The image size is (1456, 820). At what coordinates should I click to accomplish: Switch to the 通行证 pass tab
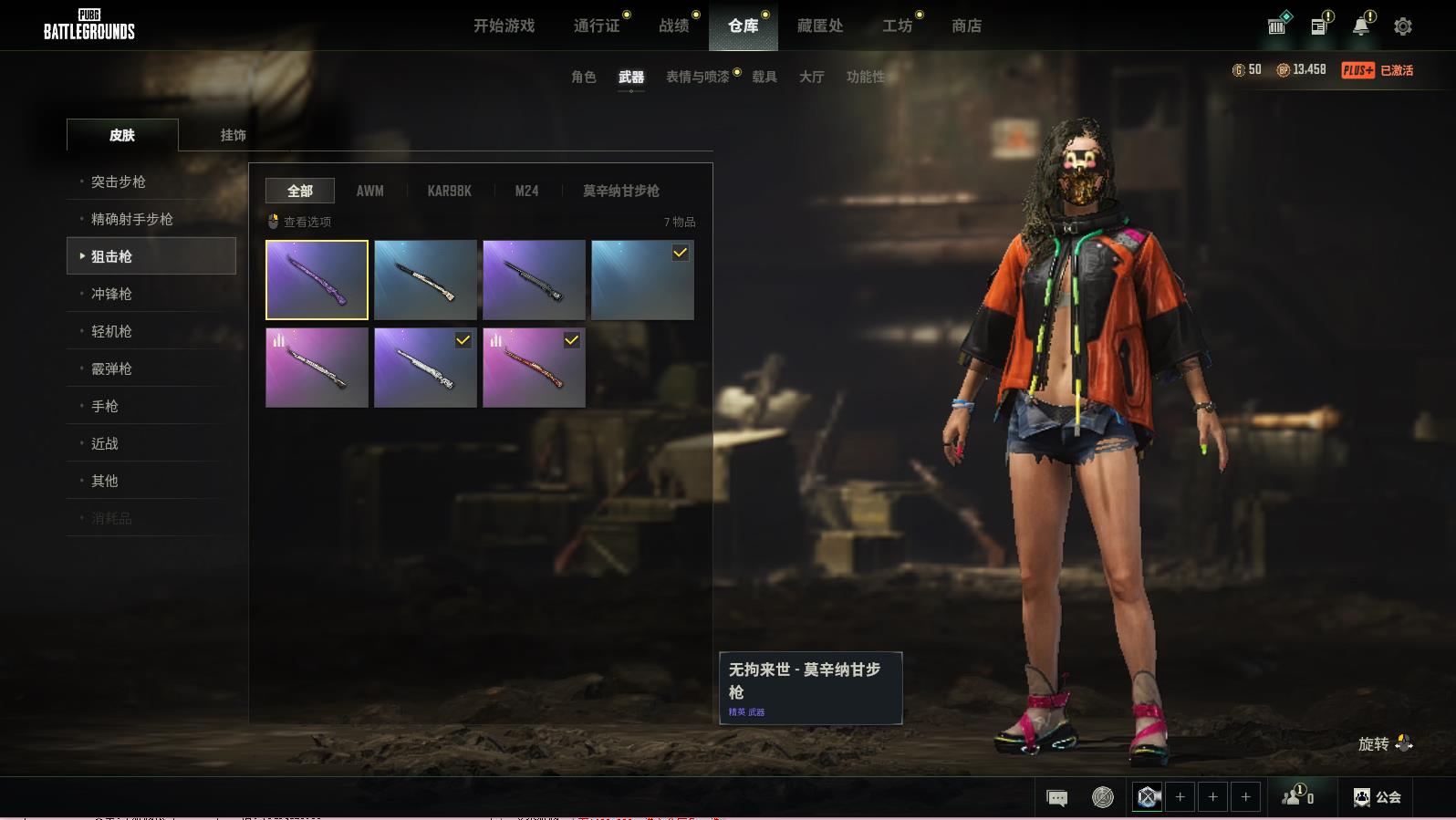[x=597, y=26]
